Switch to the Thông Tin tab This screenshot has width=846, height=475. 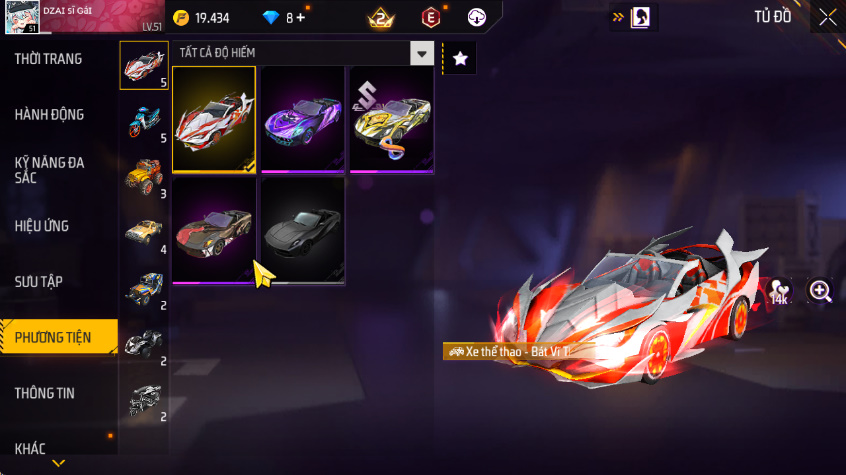point(44,393)
